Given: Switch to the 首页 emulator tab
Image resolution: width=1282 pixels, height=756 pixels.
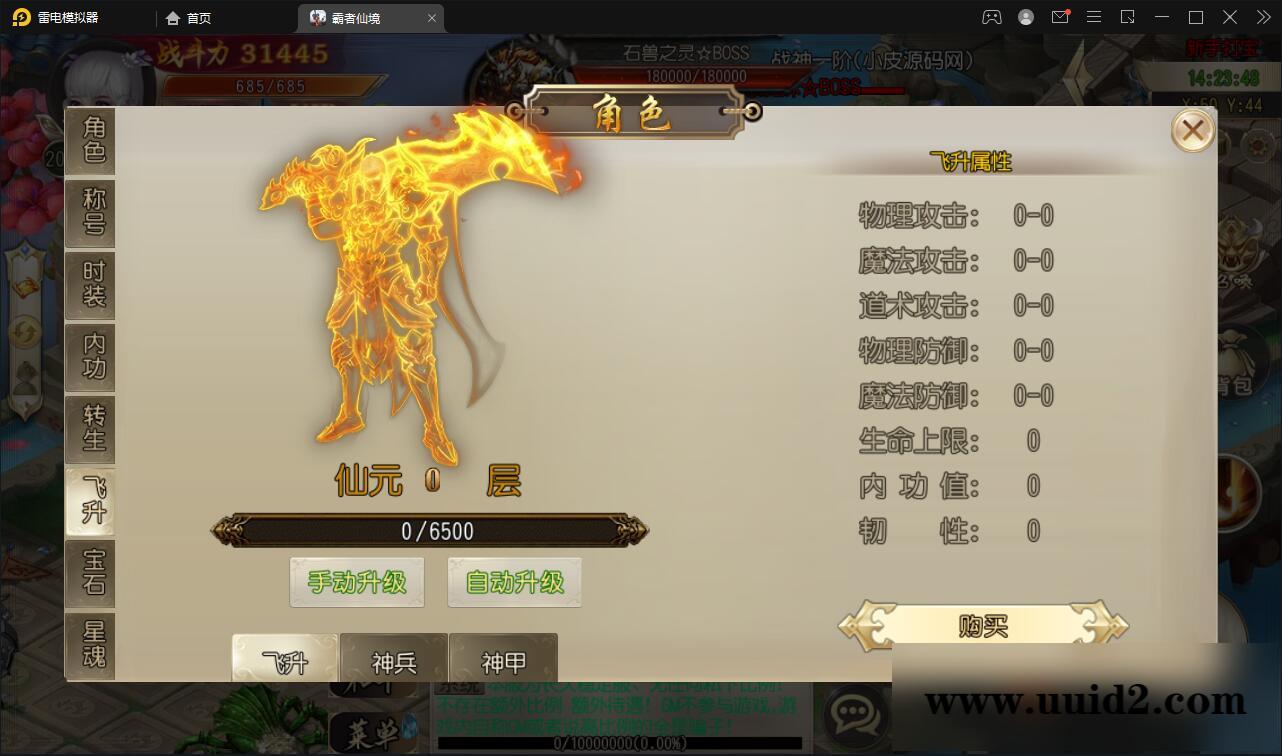Looking at the screenshot, I should [x=190, y=17].
